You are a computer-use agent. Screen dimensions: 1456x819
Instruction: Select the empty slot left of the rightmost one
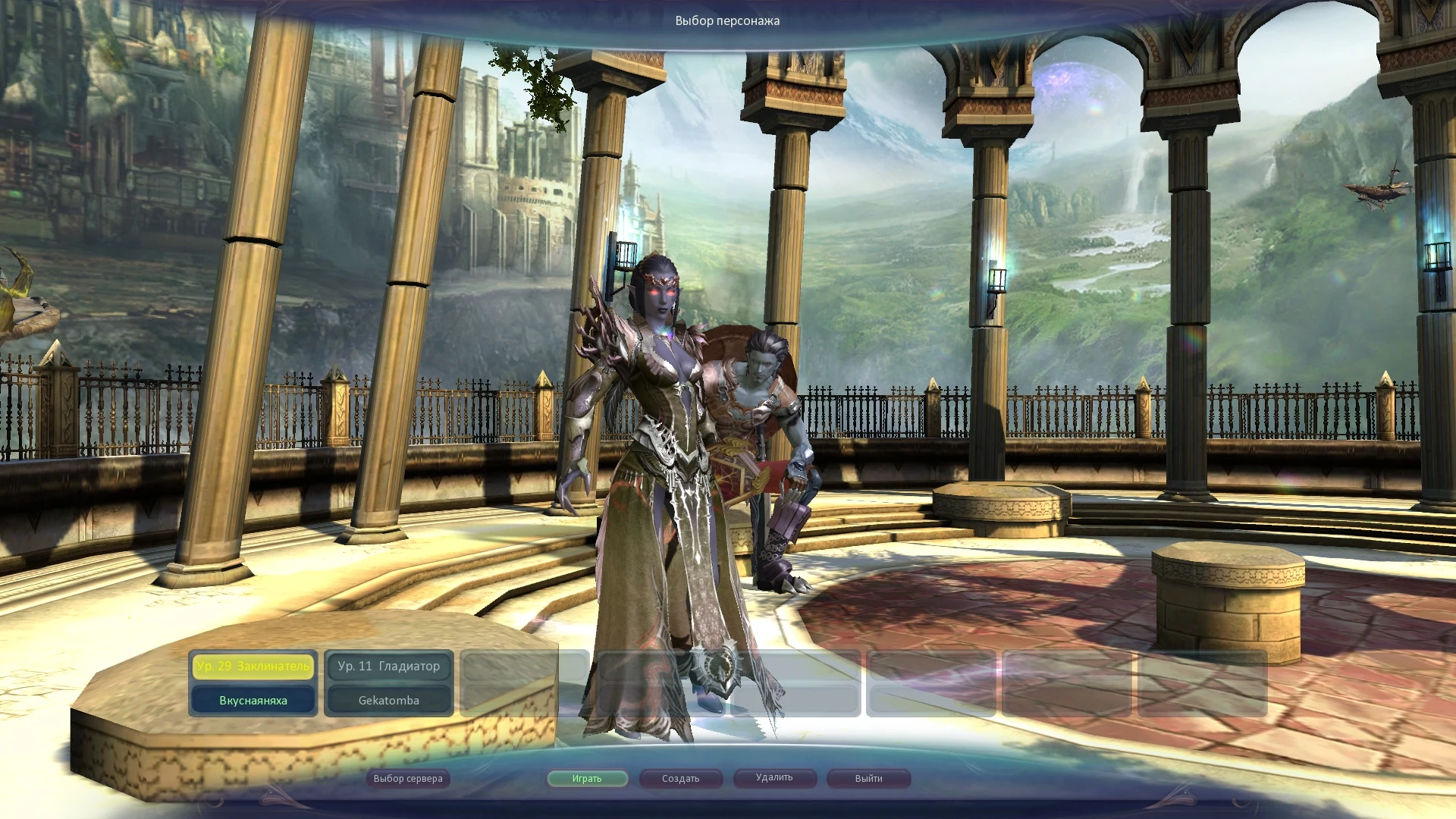(x=1068, y=682)
